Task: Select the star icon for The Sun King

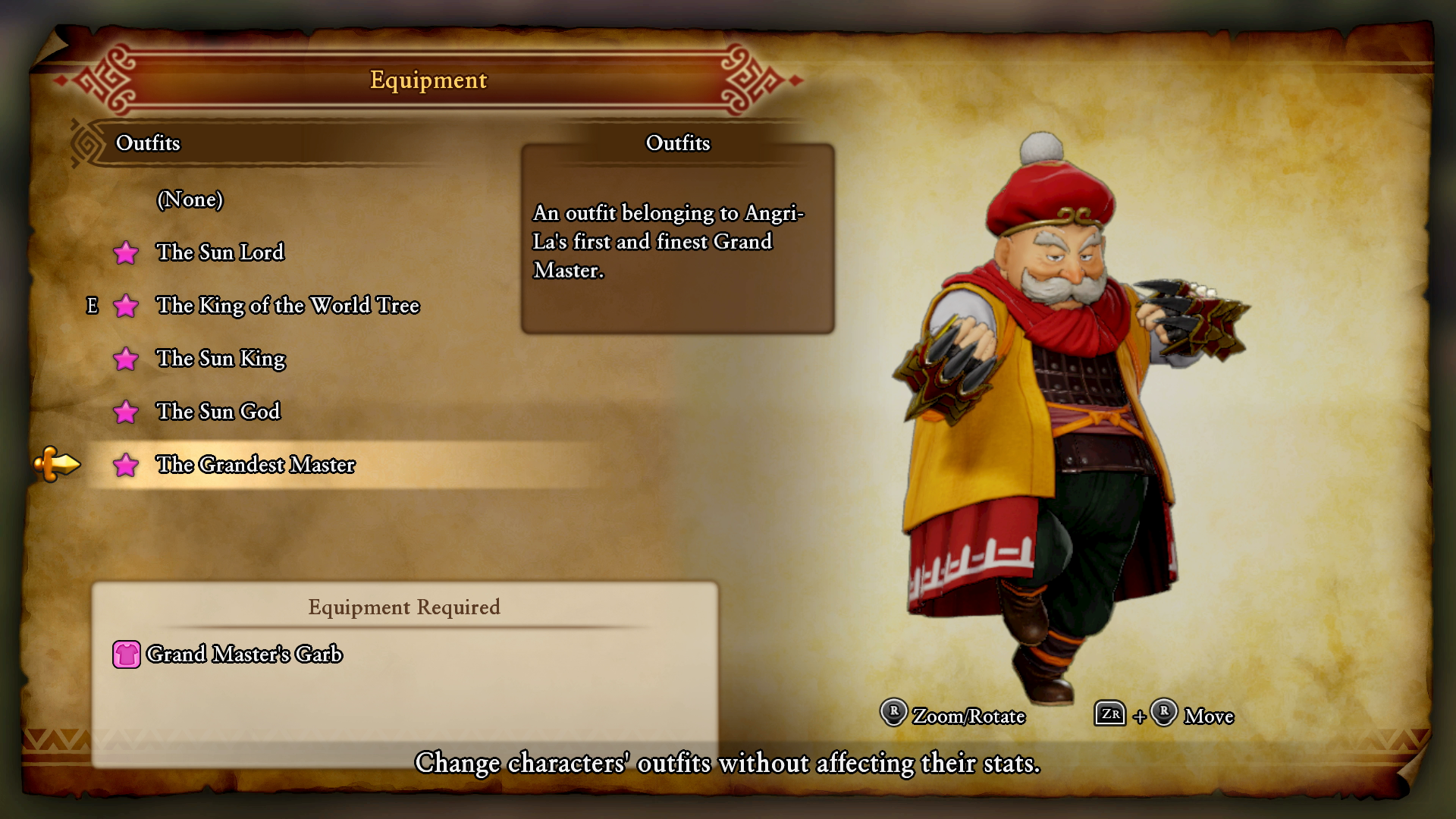Action: [127, 359]
